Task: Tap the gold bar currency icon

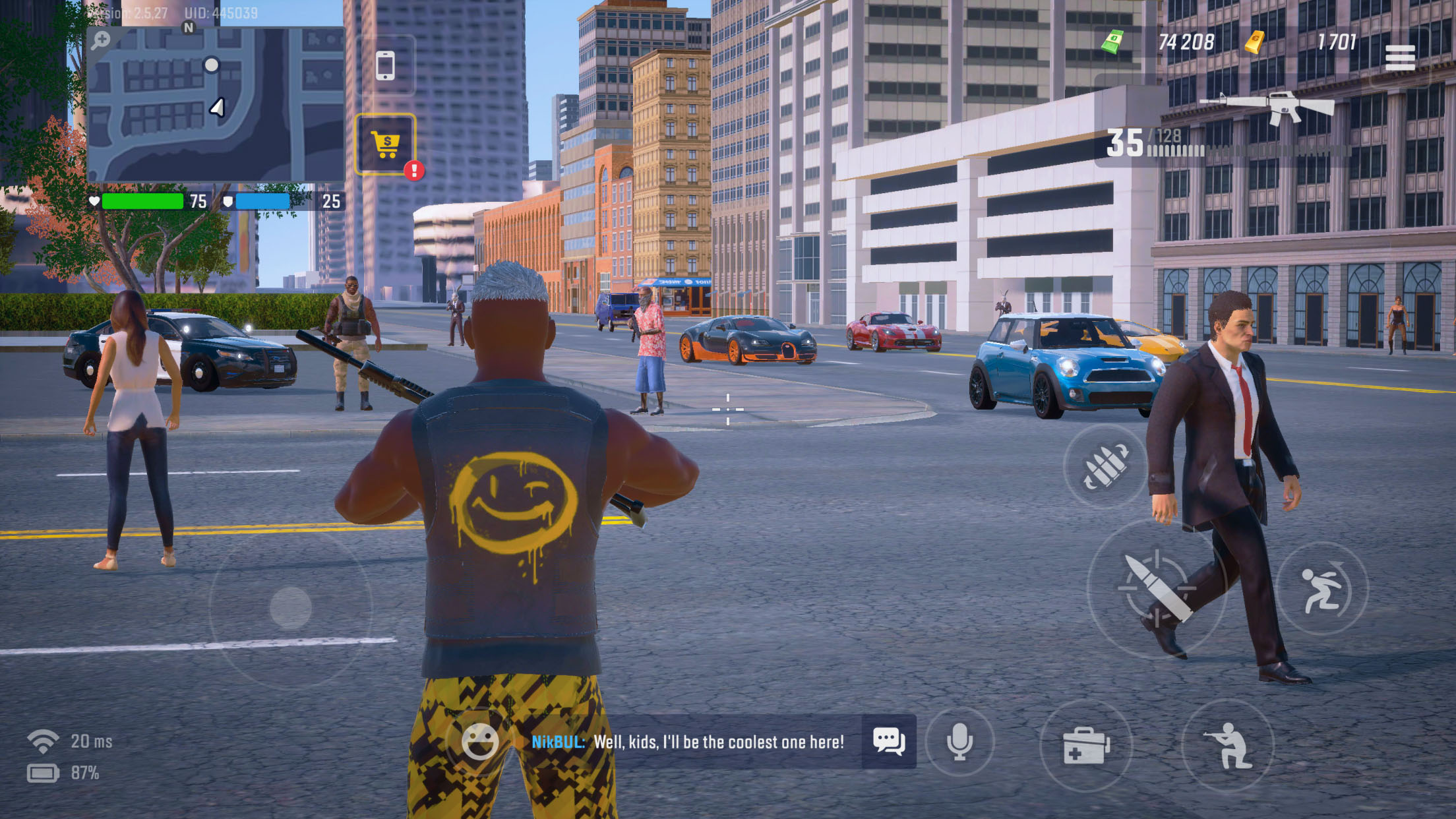Action: tap(1254, 42)
